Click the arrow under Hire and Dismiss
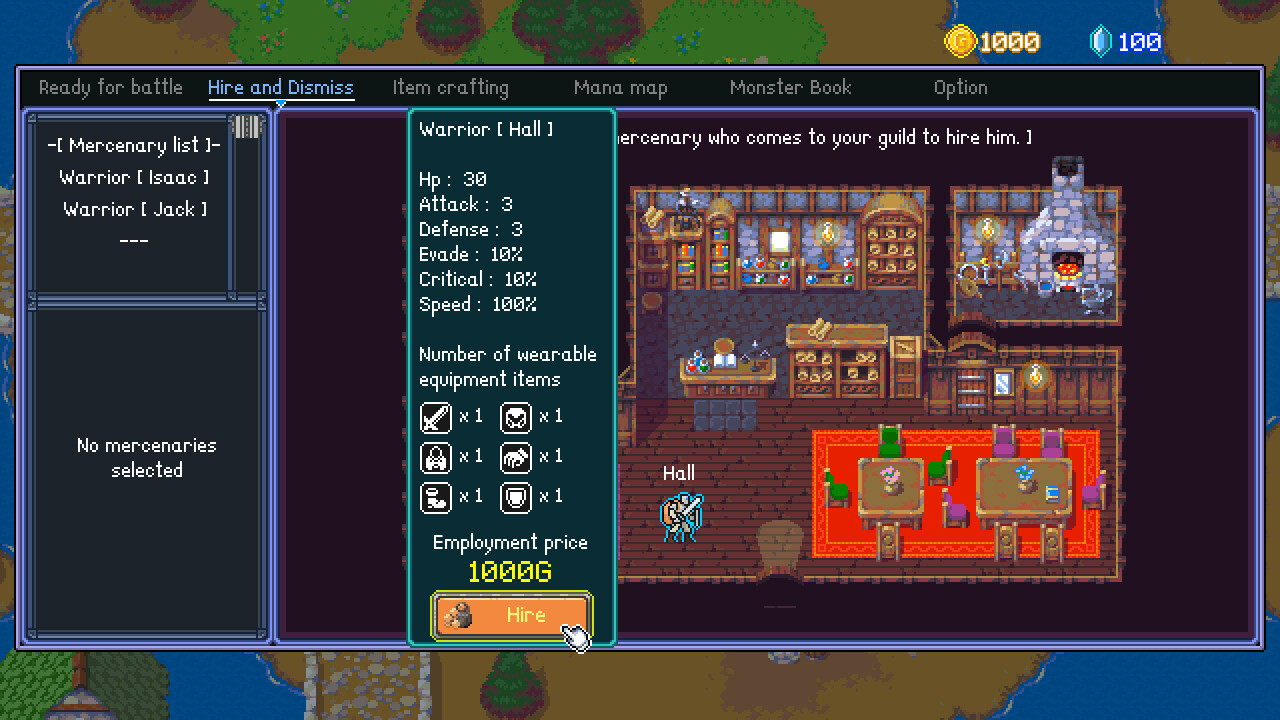Viewport: 1280px width, 720px height. (x=280, y=104)
